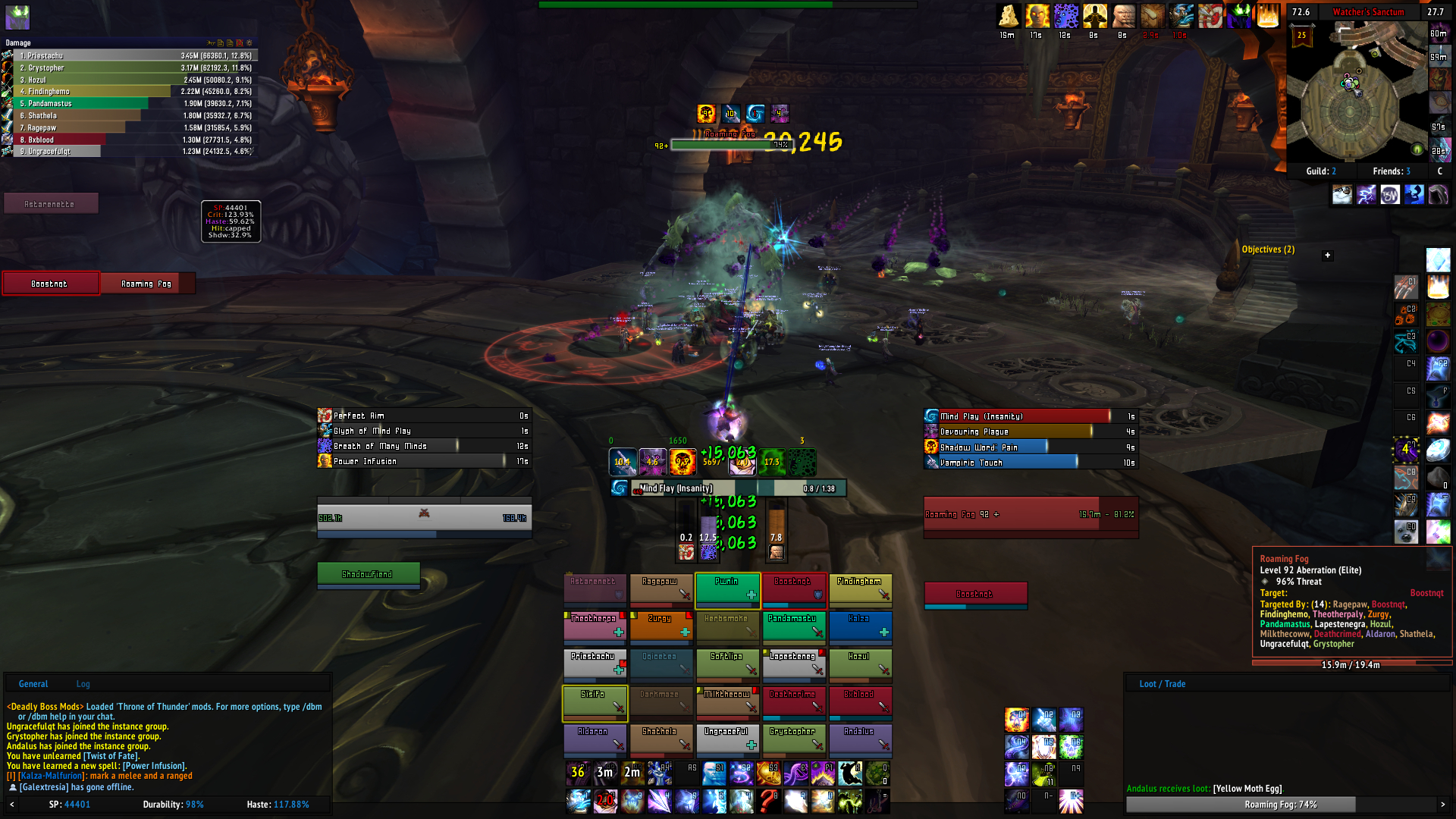Choose Kalza's raid frame
The width and height of the screenshot is (1456, 819).
pyautogui.click(x=860, y=627)
